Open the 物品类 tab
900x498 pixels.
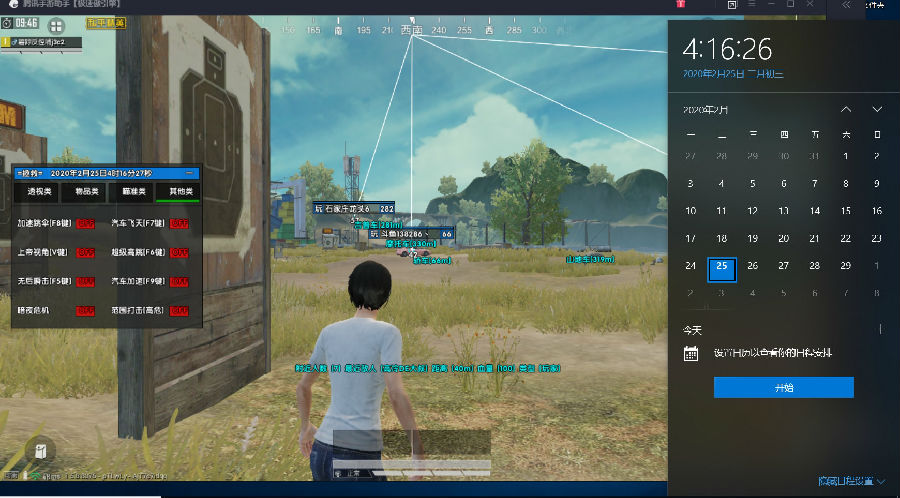pos(84,190)
